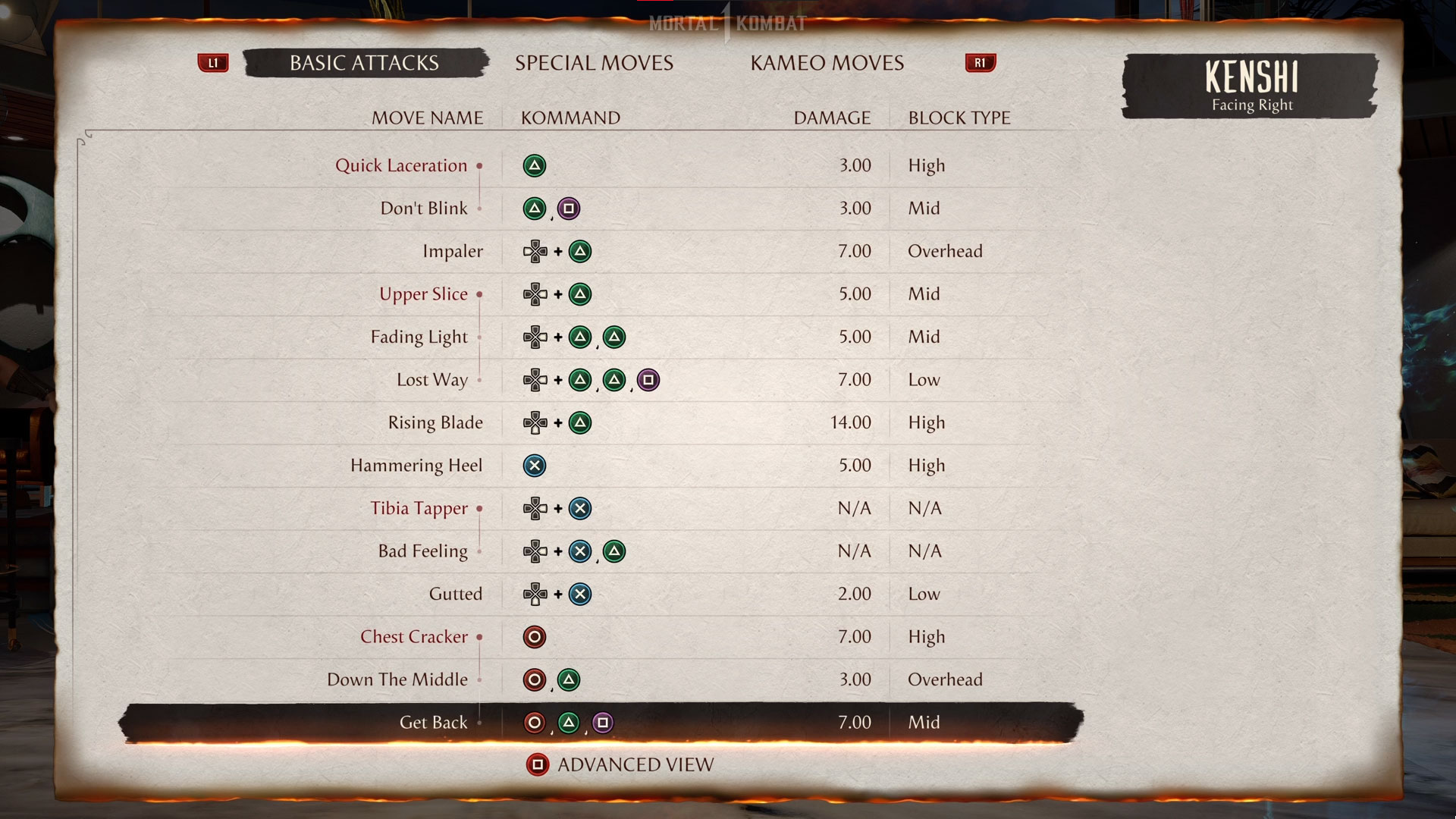Viewport: 1456px width, 819px height.
Task: Toggle Advanced View mode
Action: pos(634,764)
